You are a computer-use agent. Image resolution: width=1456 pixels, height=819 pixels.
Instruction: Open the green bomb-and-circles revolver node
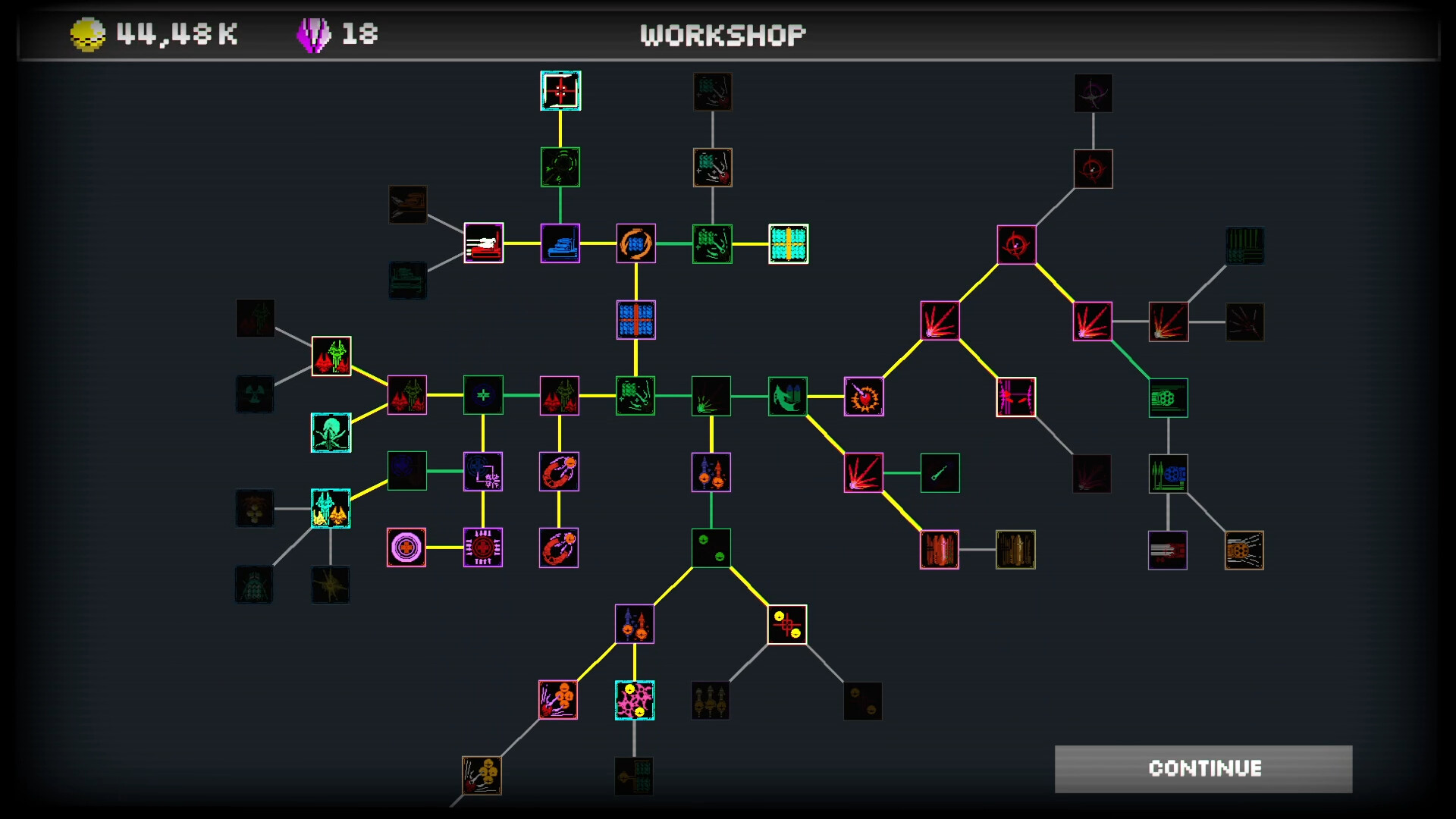pos(711,548)
